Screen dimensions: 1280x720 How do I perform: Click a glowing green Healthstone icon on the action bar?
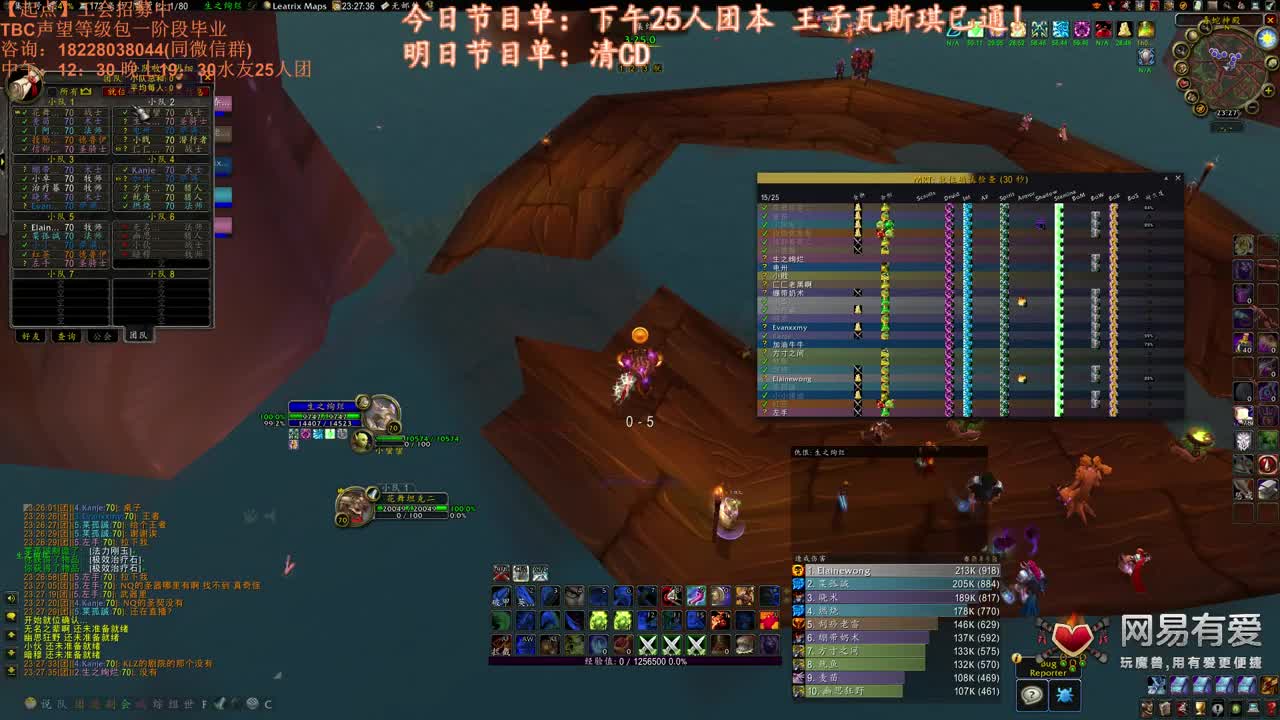(598, 620)
